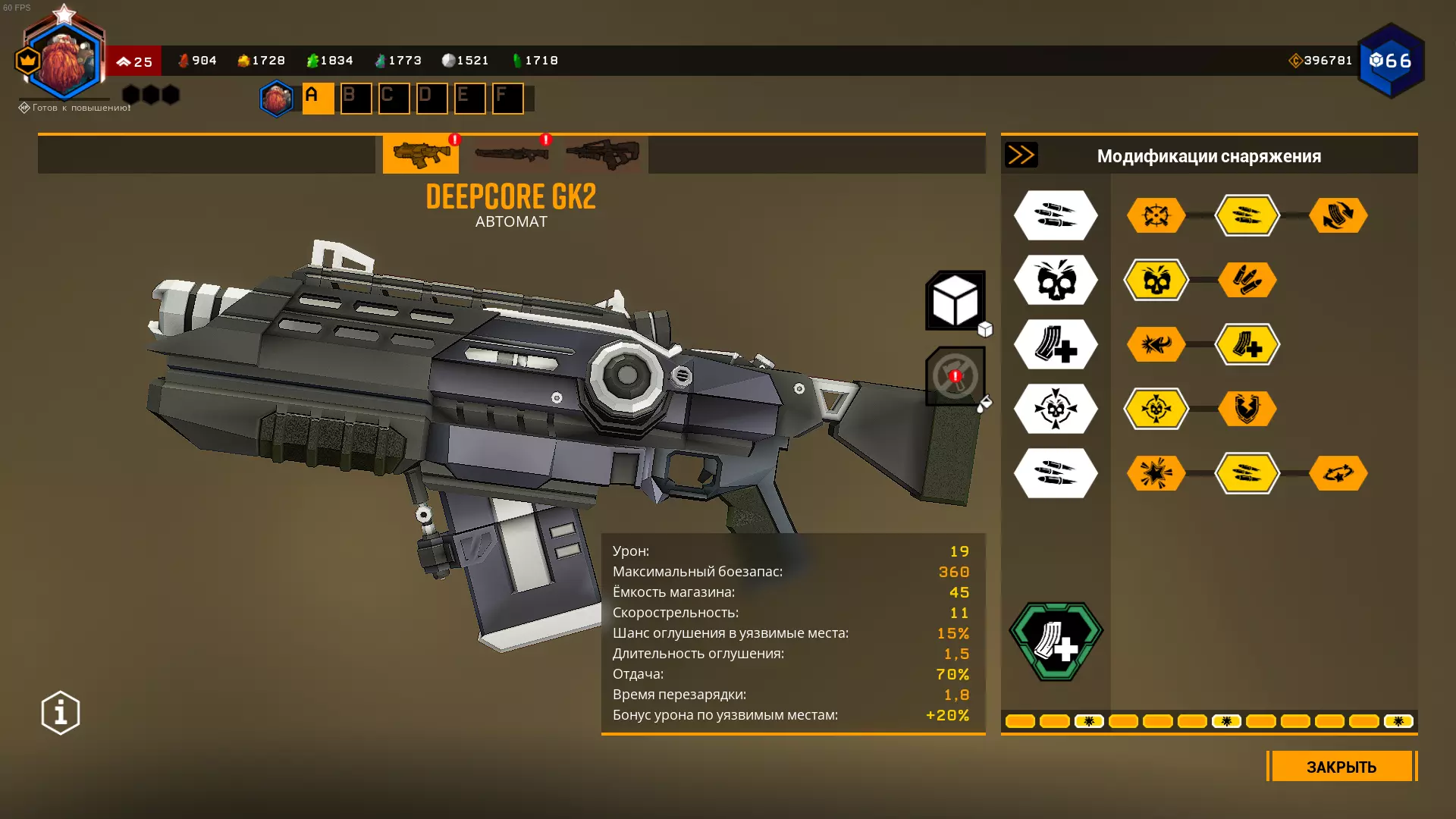Show weapon info with the i icon

tap(61, 713)
